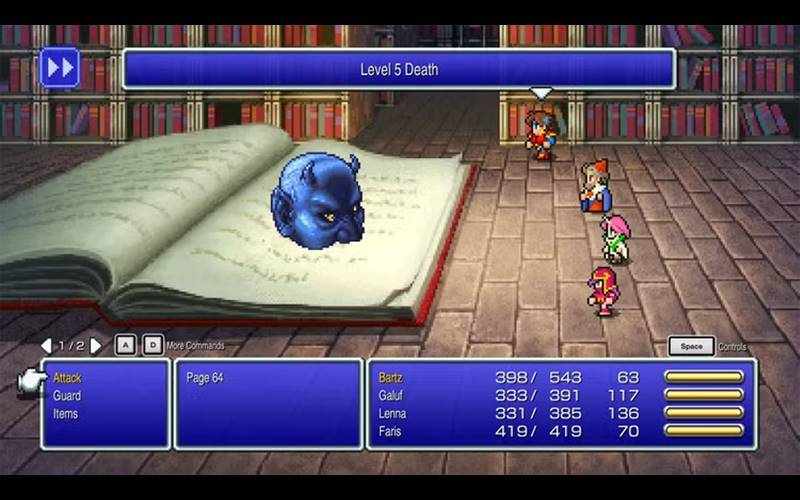Go to the next command page arrow
Screen dimensions: 800x500
[96, 346]
